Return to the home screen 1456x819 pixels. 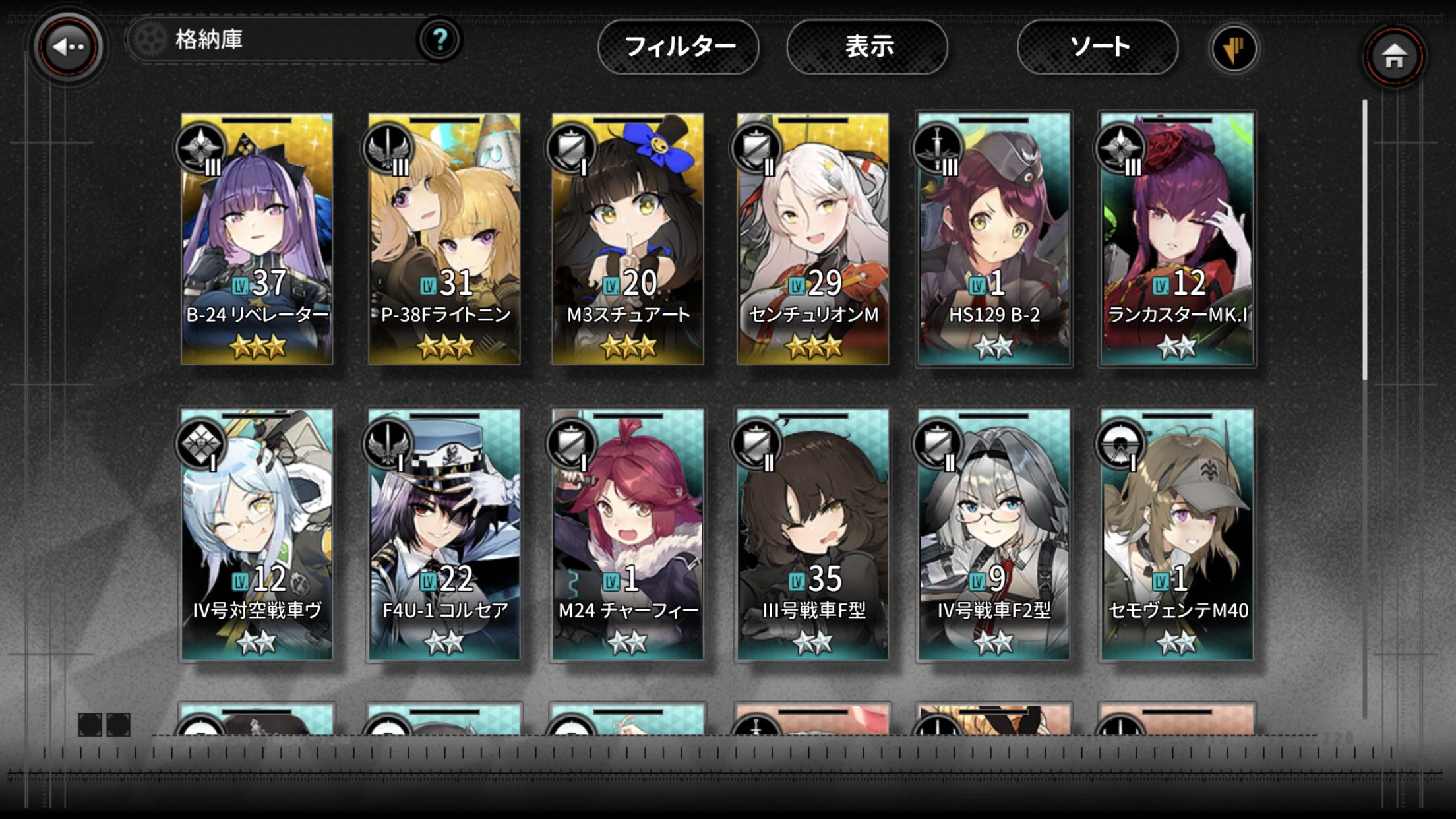1393,57
